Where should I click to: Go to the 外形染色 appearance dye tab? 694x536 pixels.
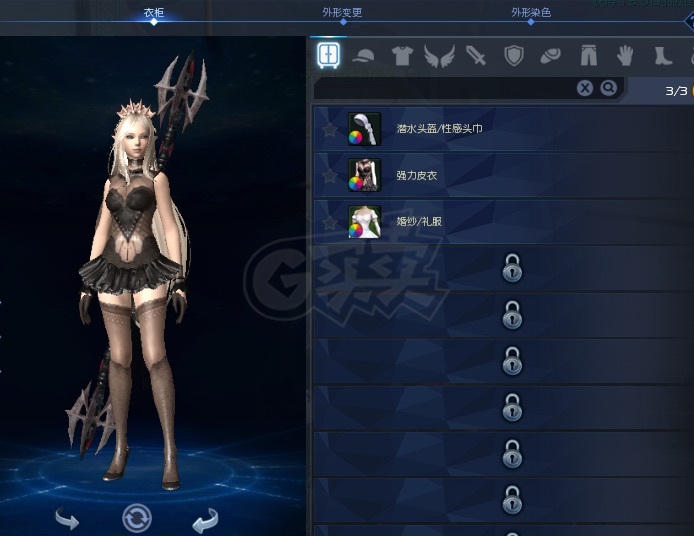[x=531, y=13]
